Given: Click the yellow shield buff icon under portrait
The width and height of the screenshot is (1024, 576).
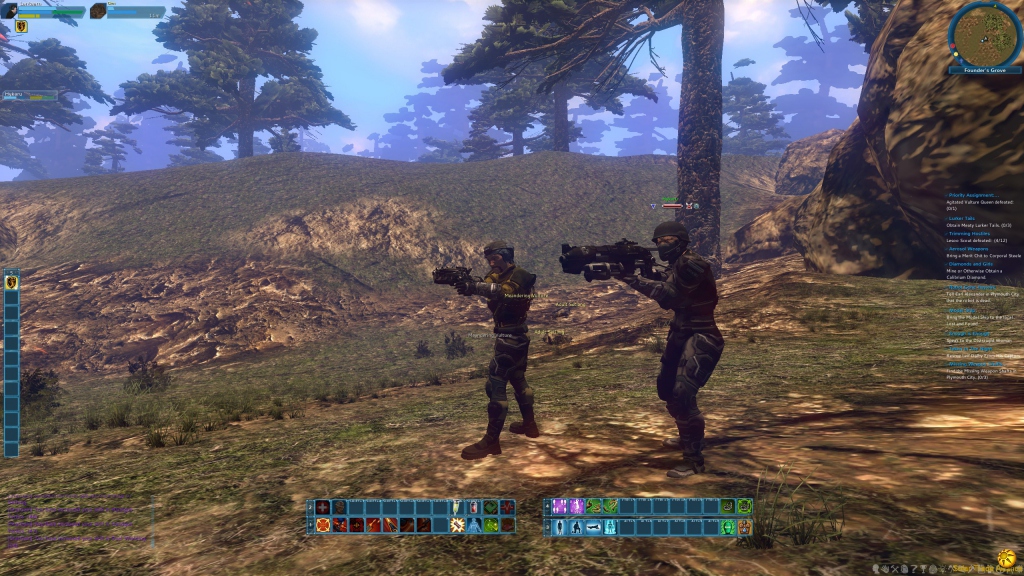Looking at the screenshot, I should click(21, 27).
